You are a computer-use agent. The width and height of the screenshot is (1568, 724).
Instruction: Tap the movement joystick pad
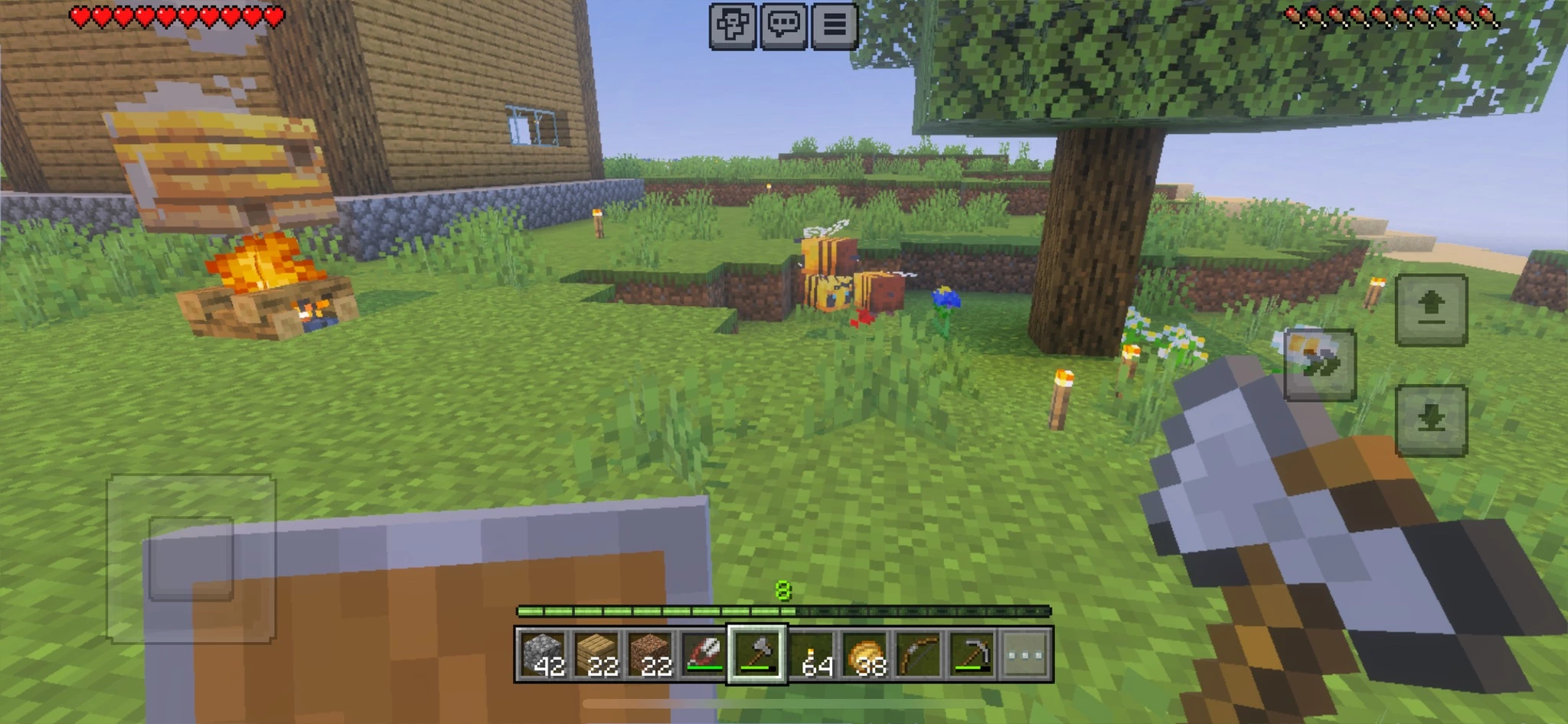coord(191,559)
